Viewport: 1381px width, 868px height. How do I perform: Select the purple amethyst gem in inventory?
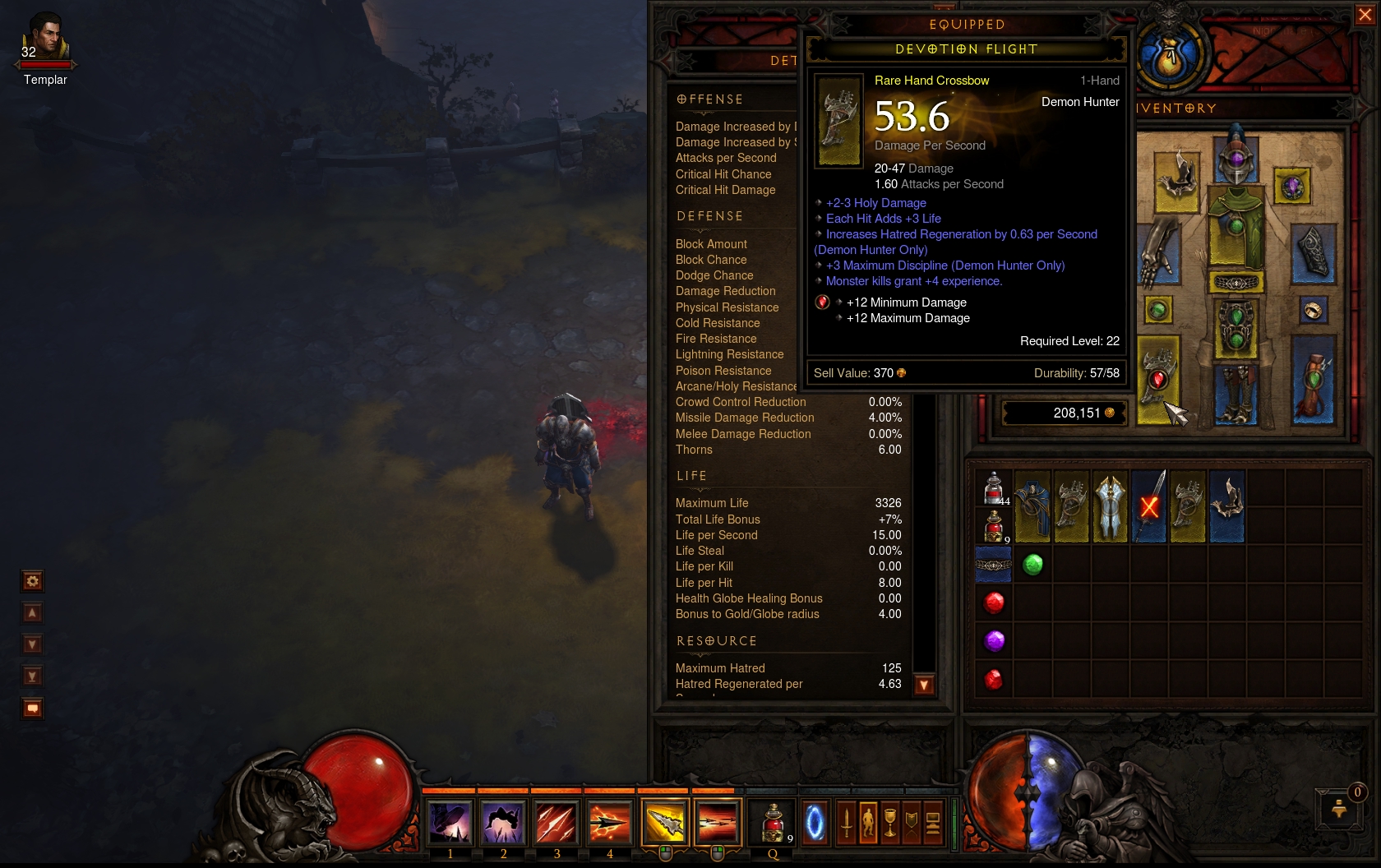tap(994, 640)
